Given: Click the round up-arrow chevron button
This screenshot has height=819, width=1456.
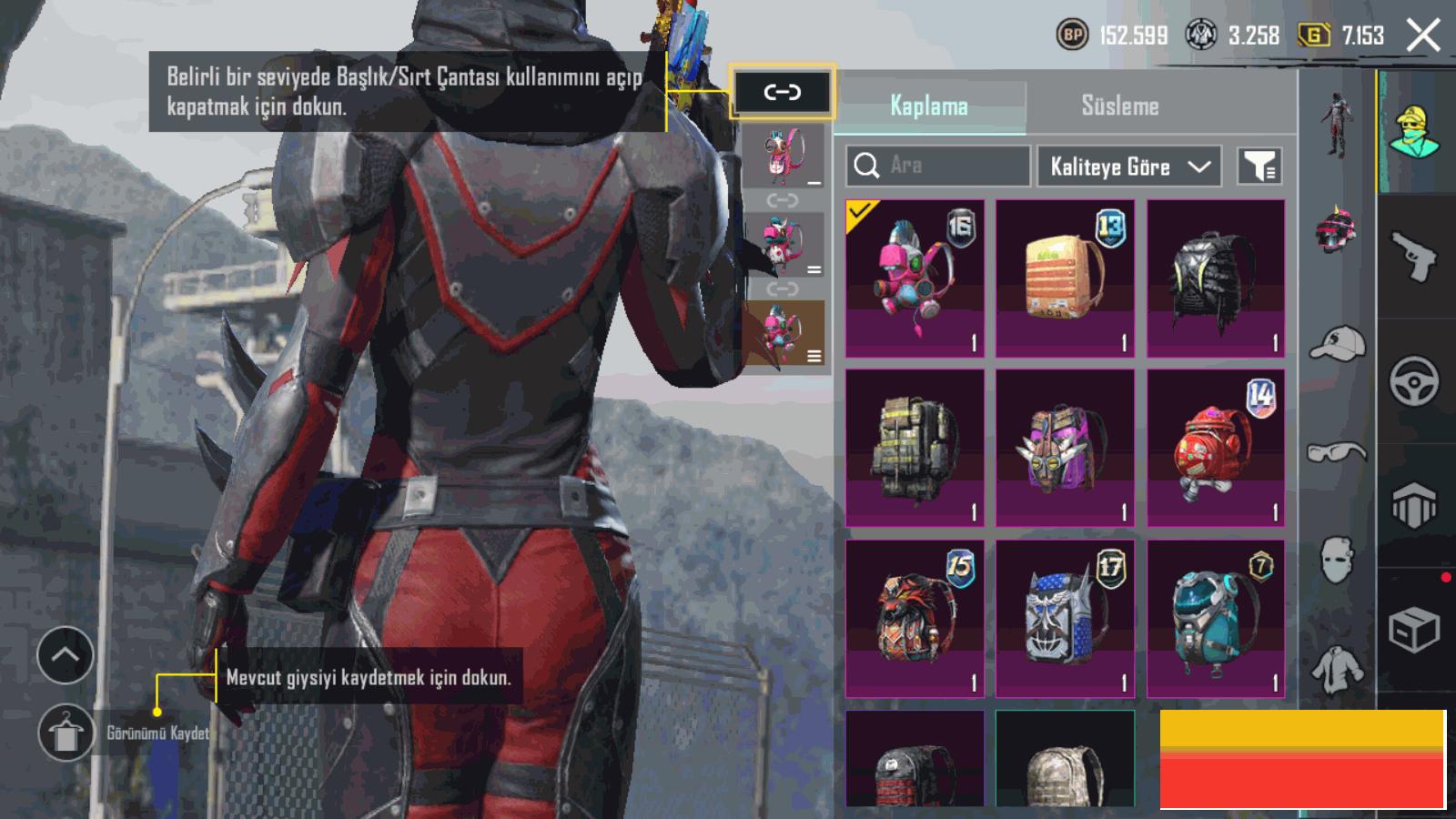Looking at the screenshot, I should (66, 655).
